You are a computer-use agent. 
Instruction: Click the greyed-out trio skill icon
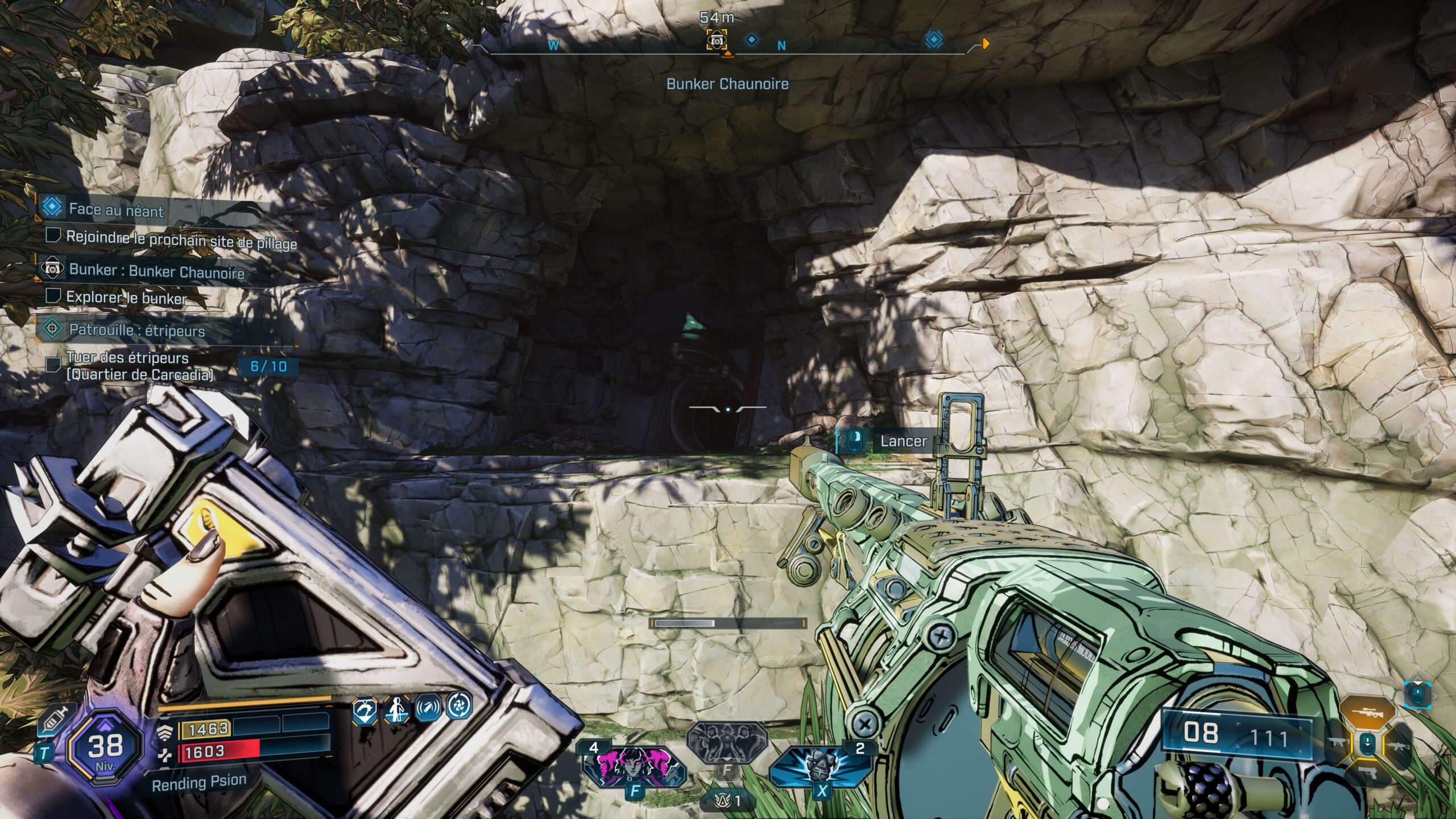click(x=727, y=741)
